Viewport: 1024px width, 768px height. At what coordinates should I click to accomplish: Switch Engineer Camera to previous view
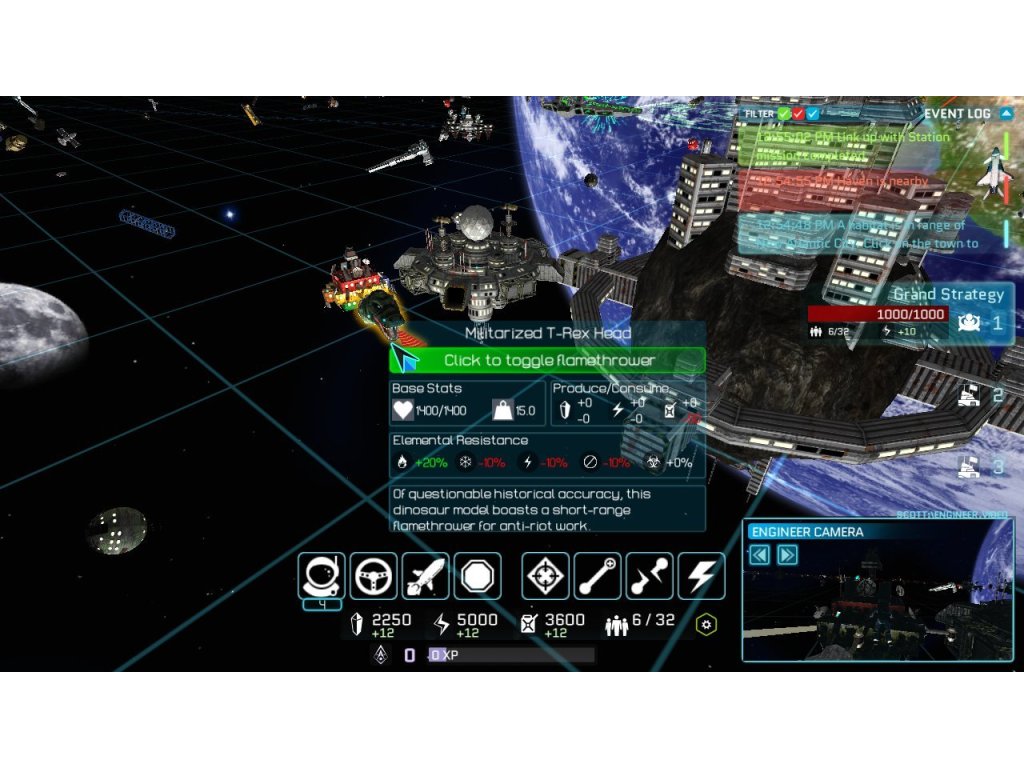point(760,555)
